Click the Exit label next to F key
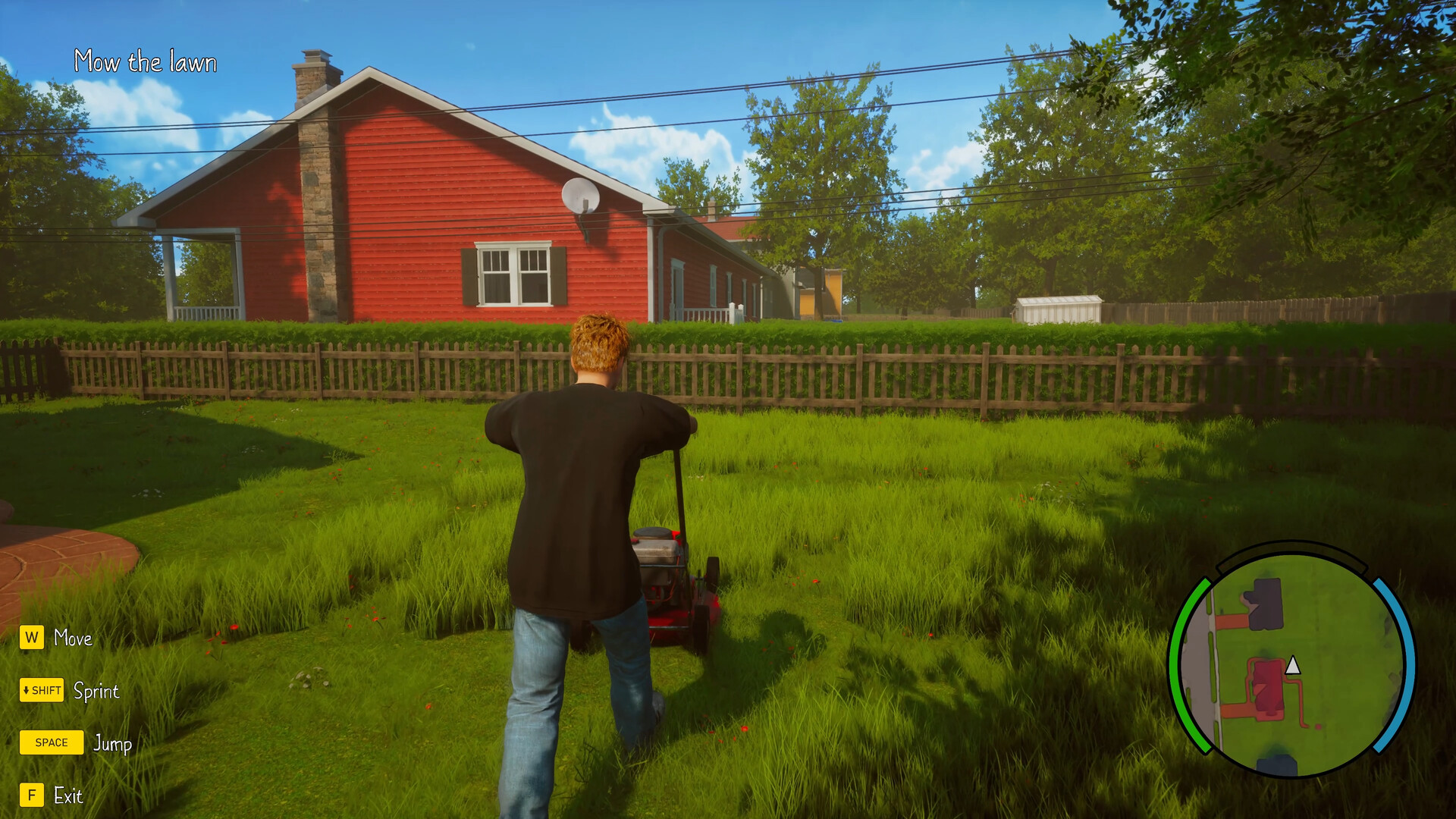The height and width of the screenshot is (819, 1456). click(x=68, y=796)
